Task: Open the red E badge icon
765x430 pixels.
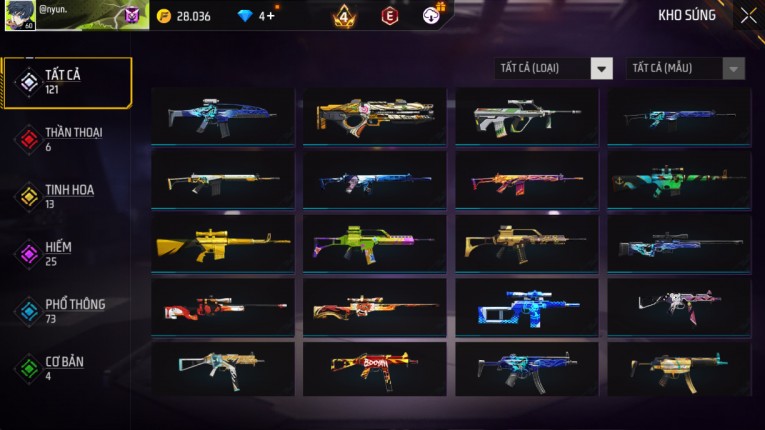Action: [x=390, y=16]
